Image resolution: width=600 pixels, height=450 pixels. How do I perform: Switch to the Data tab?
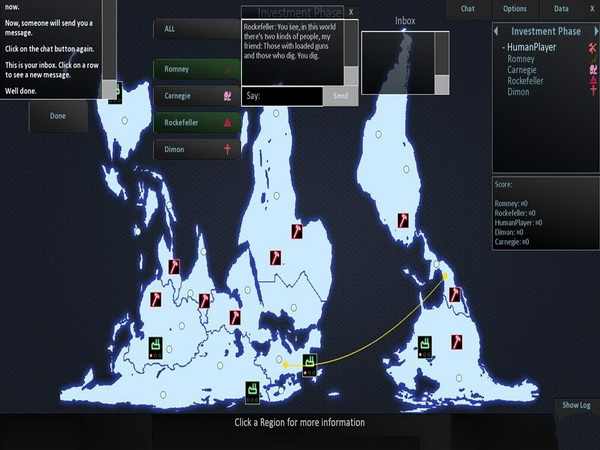click(561, 8)
